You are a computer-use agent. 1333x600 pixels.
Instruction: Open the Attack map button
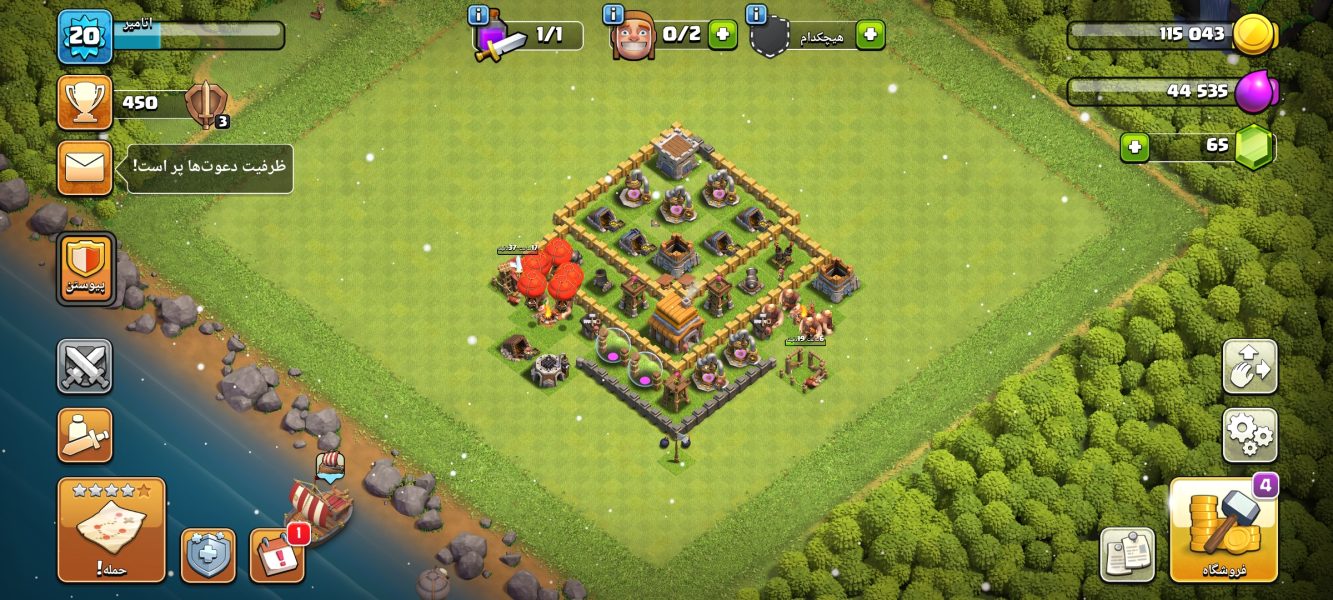pyautogui.click(x=111, y=529)
